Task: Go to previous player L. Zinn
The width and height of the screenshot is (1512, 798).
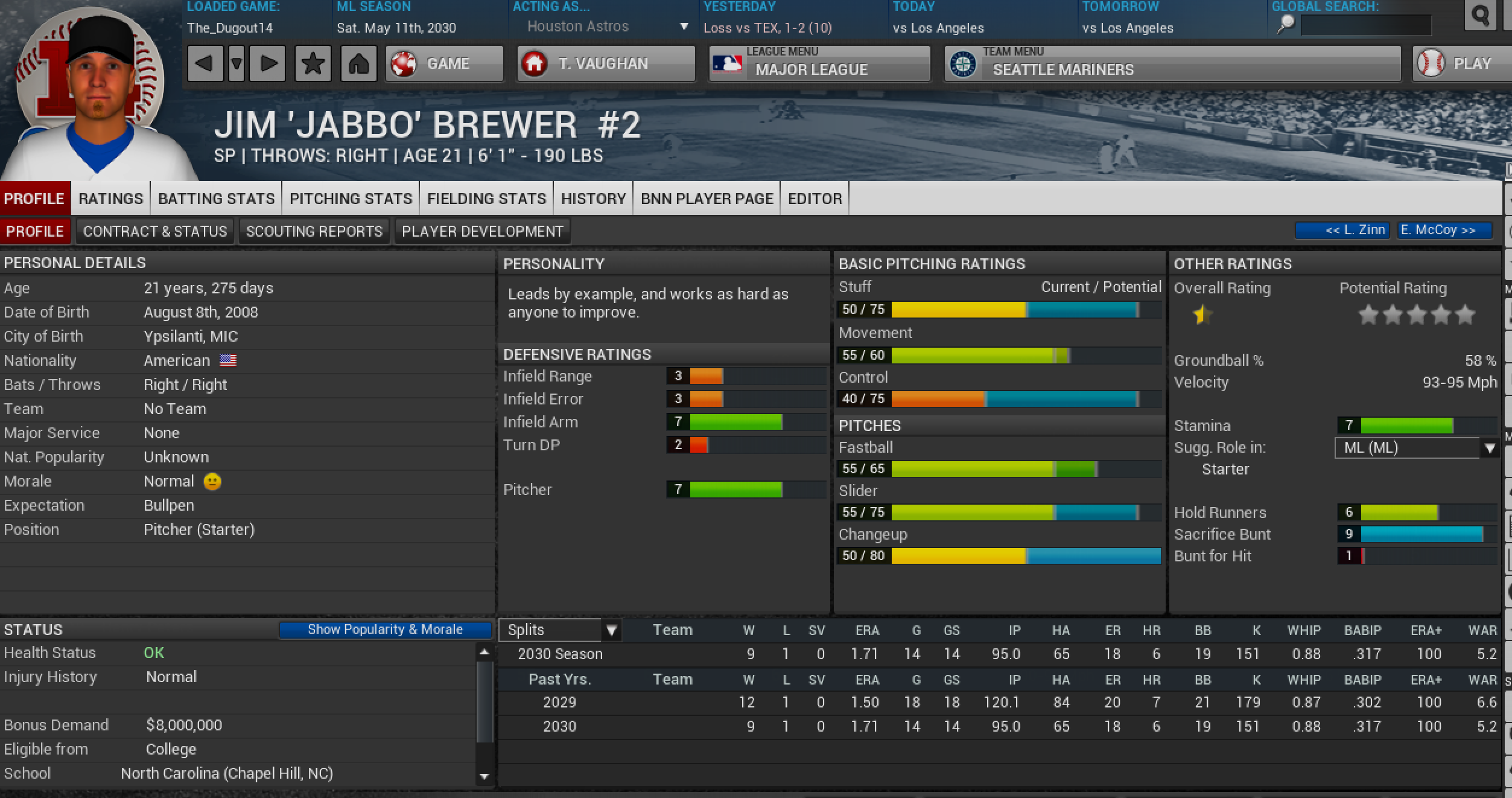Action: coord(1342,231)
